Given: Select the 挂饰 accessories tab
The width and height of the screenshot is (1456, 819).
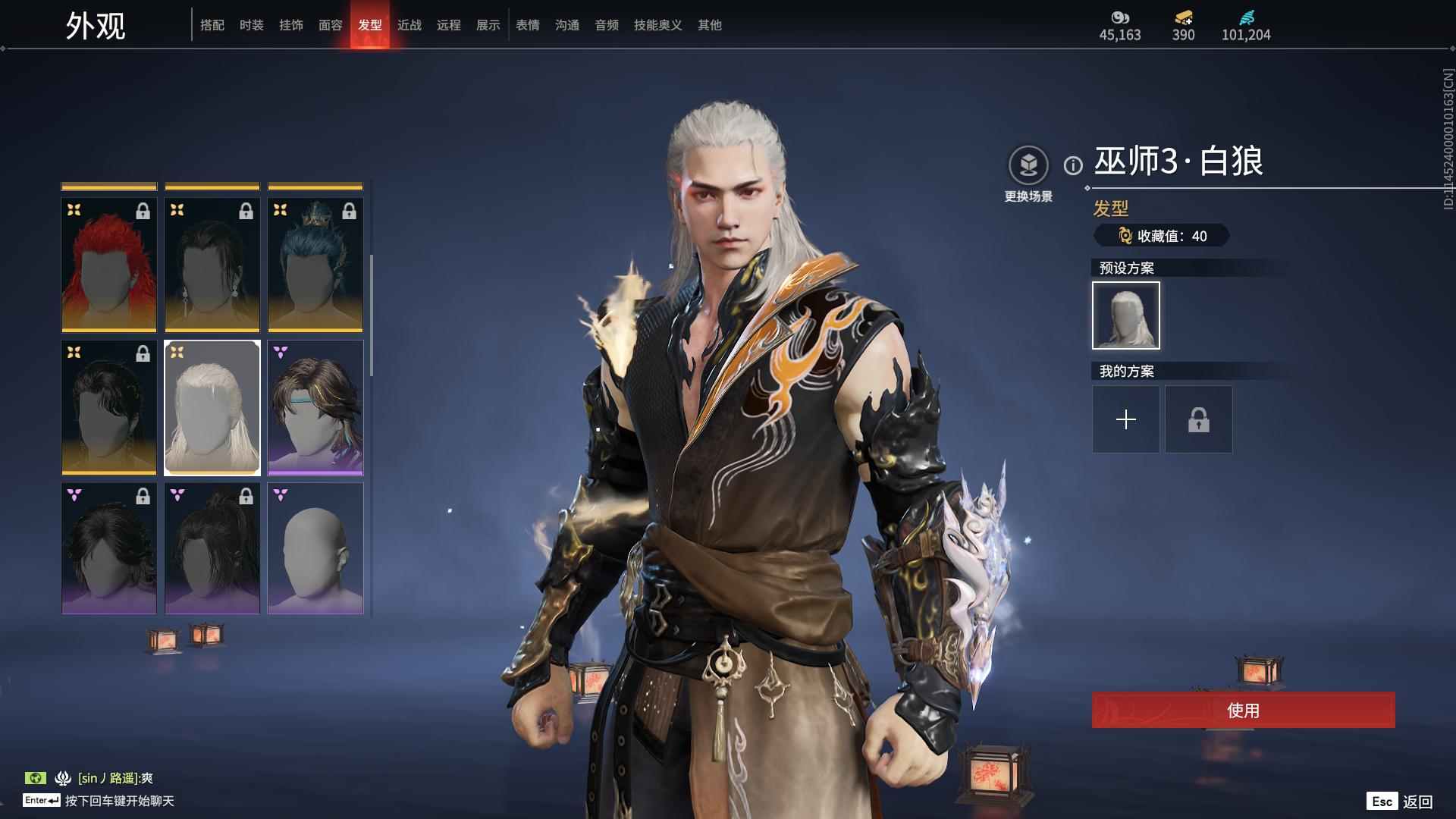Looking at the screenshot, I should coord(291,25).
